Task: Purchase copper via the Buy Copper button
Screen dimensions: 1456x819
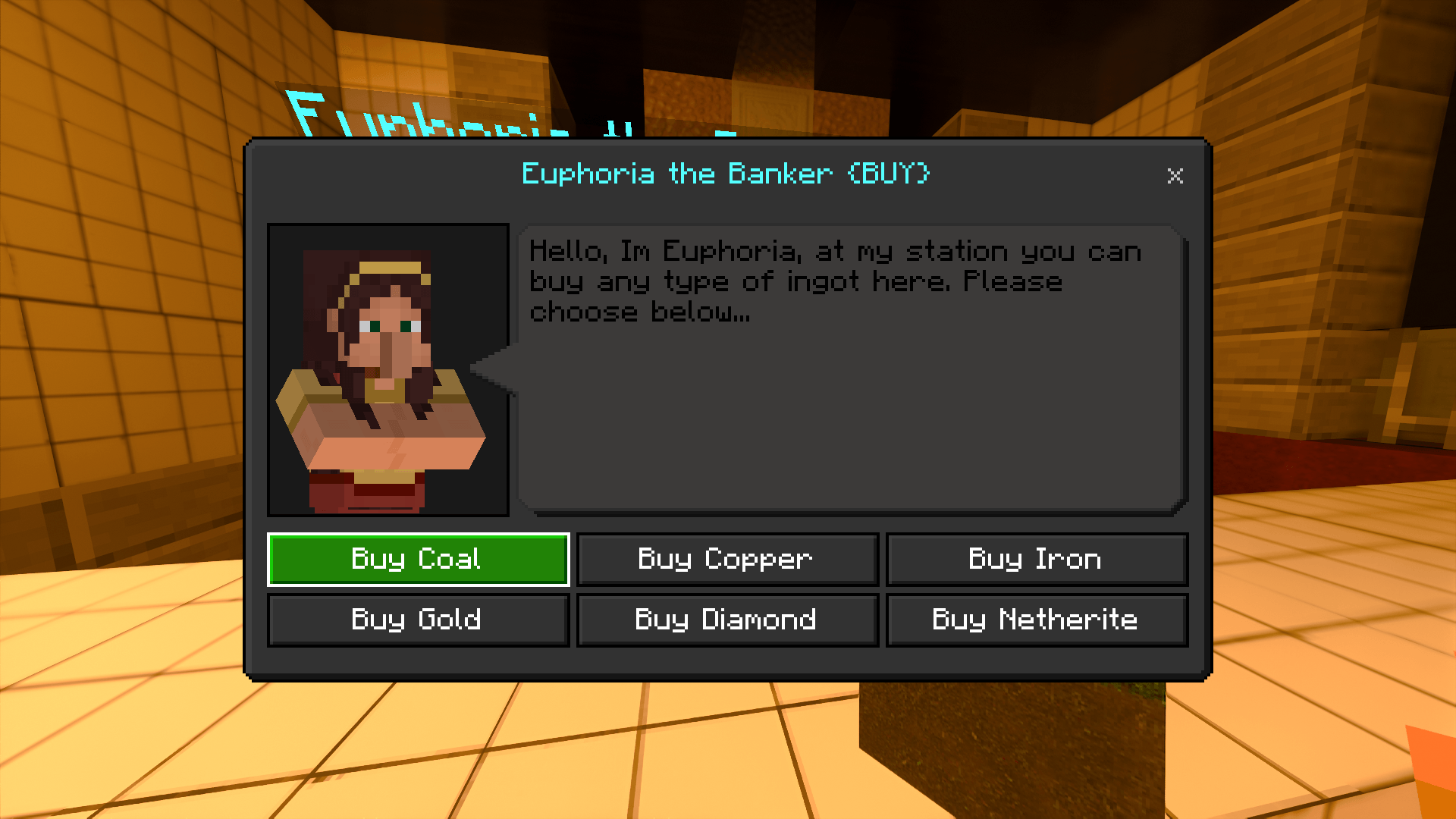Action: pos(726,559)
